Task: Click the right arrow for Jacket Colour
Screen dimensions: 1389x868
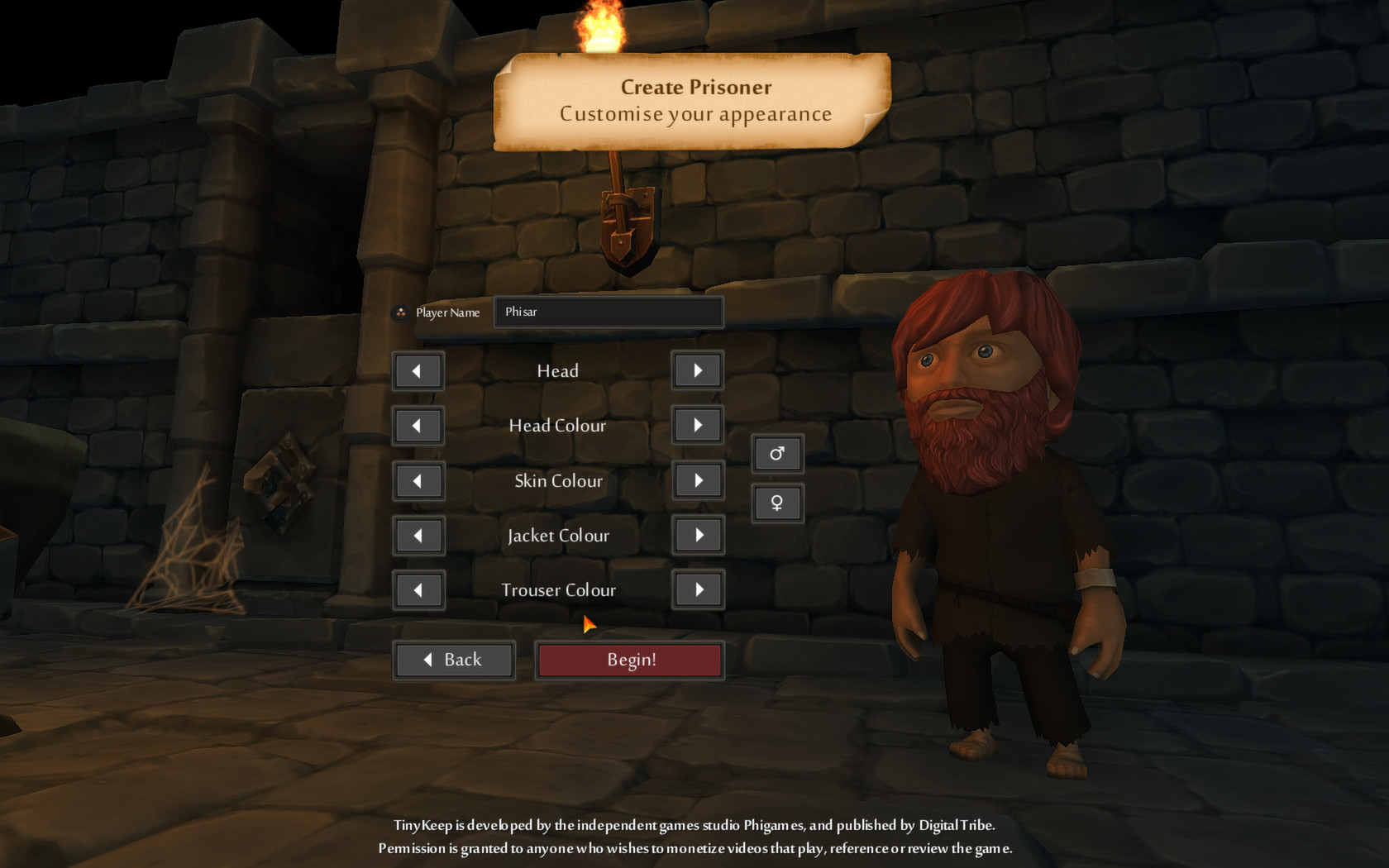Action: coord(697,535)
